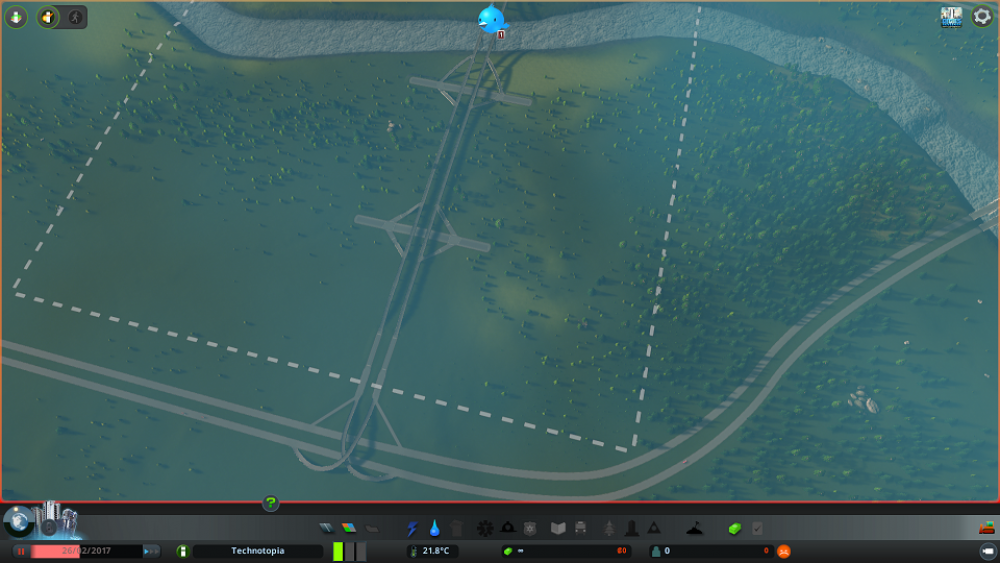Open the Technotopia city info
Screen dimensions: 1000x563
tap(257, 551)
